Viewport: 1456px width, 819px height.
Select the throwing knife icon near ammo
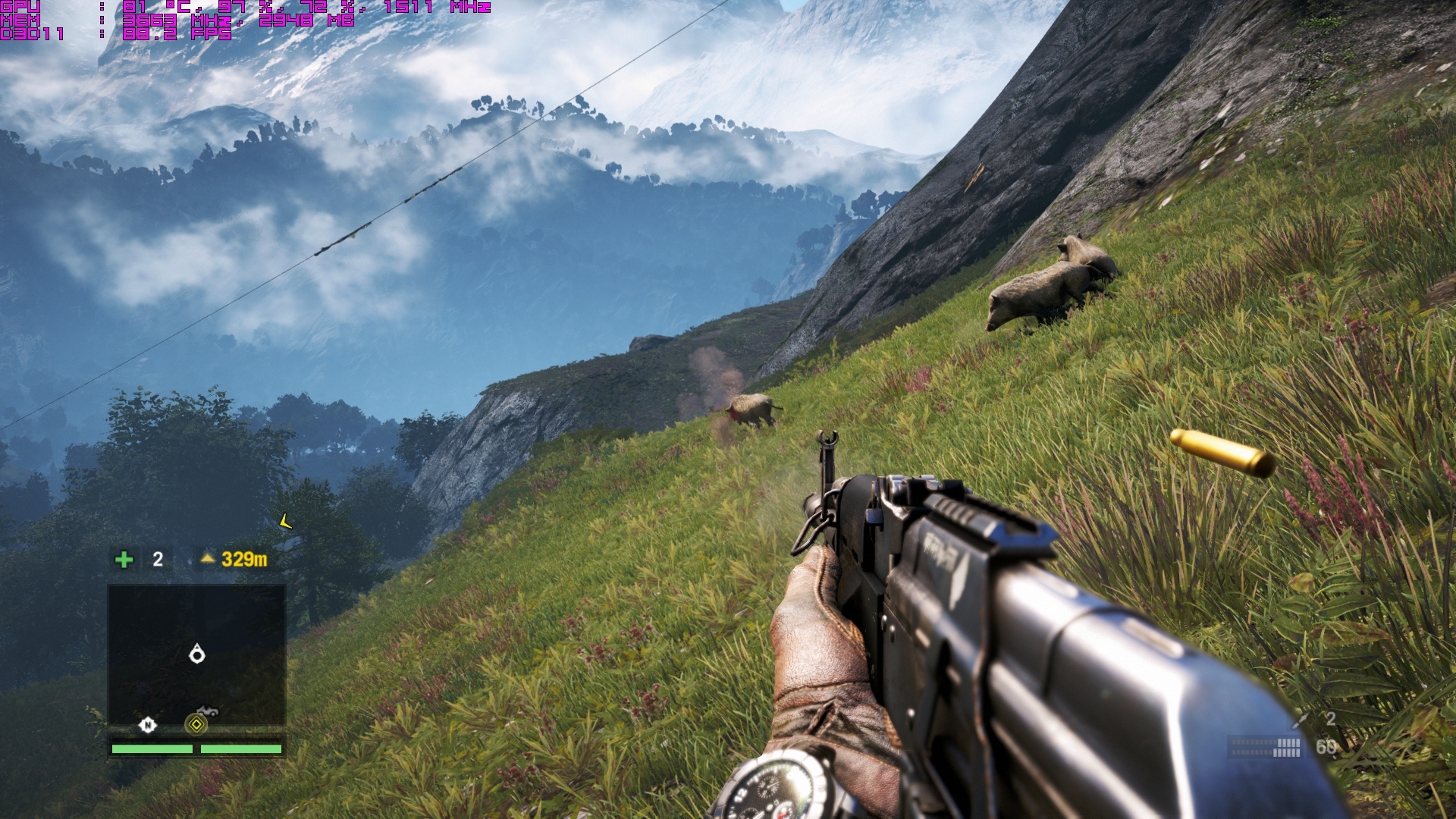point(1302,719)
